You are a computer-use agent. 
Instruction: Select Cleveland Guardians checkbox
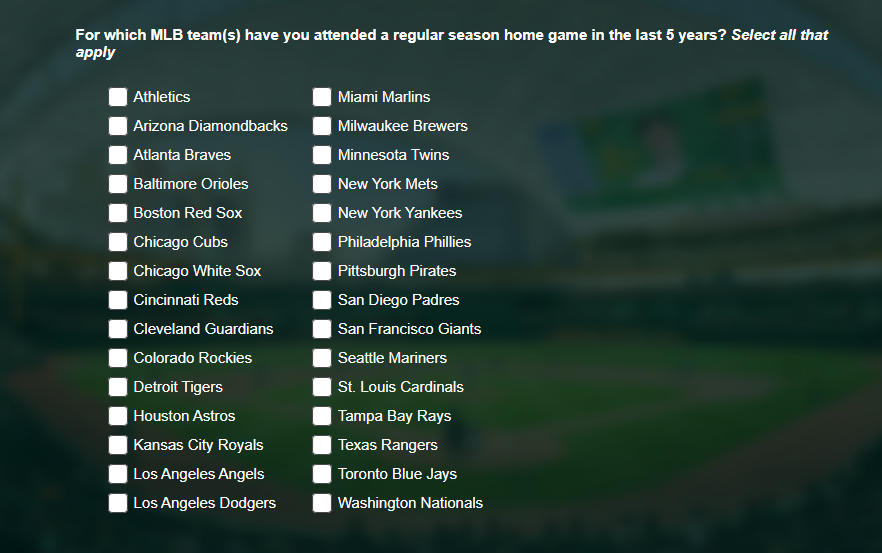[118, 329]
